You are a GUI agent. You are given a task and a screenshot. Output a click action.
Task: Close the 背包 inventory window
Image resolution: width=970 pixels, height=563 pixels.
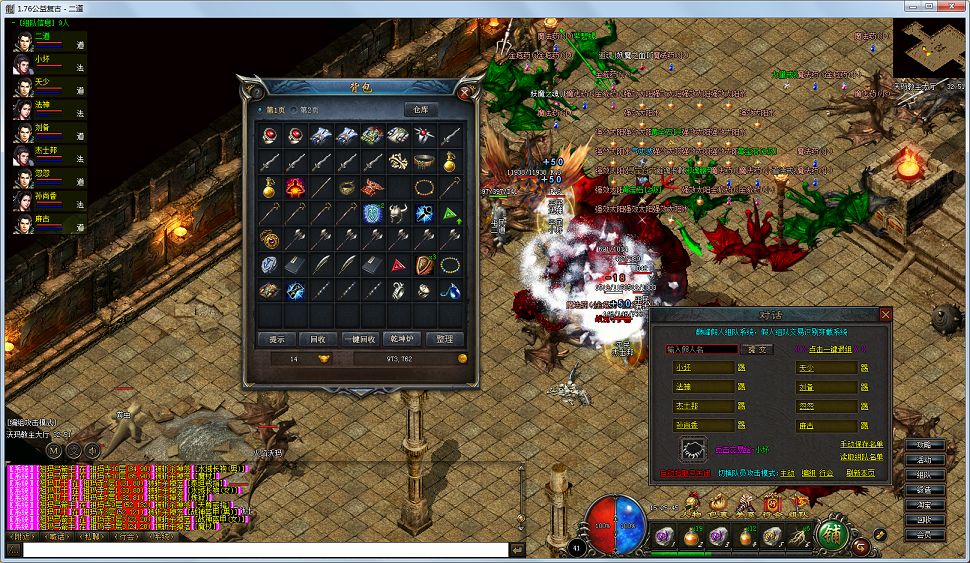[467, 91]
